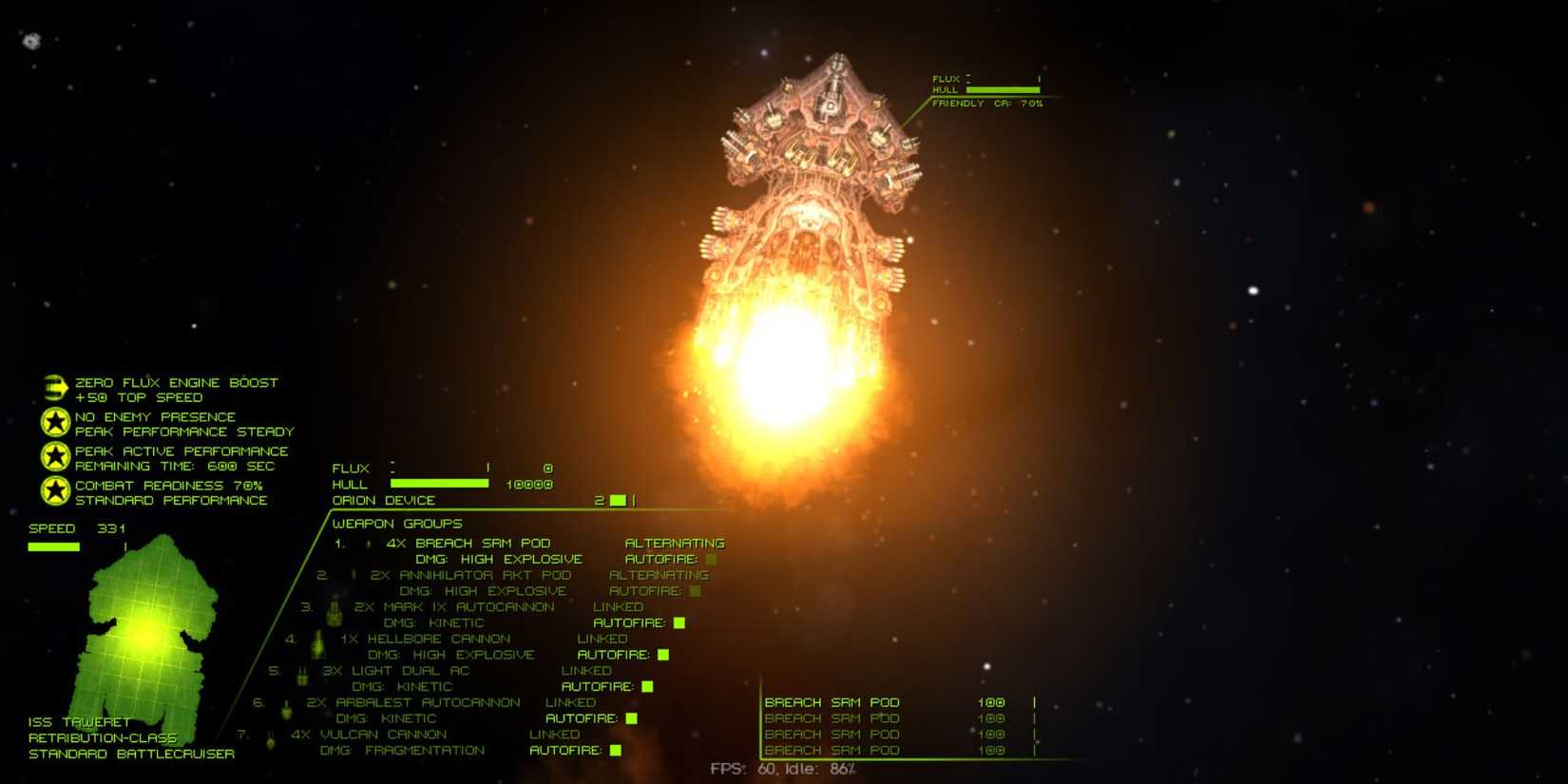The height and width of the screenshot is (784, 1568).
Task: Click the Arbalest Autocannon alternating mode label
Action: (570, 701)
